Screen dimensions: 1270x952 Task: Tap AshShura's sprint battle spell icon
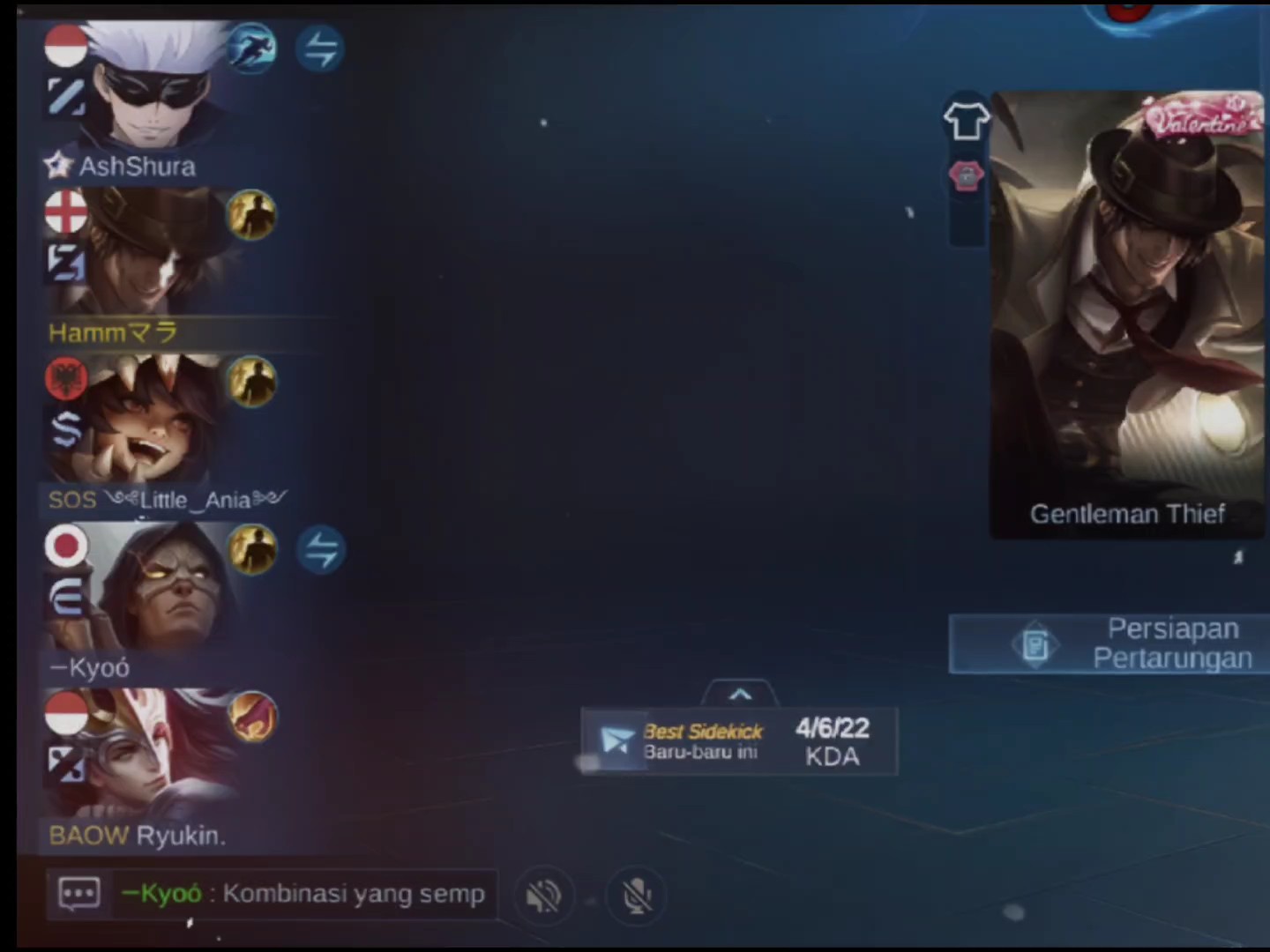pos(251,48)
